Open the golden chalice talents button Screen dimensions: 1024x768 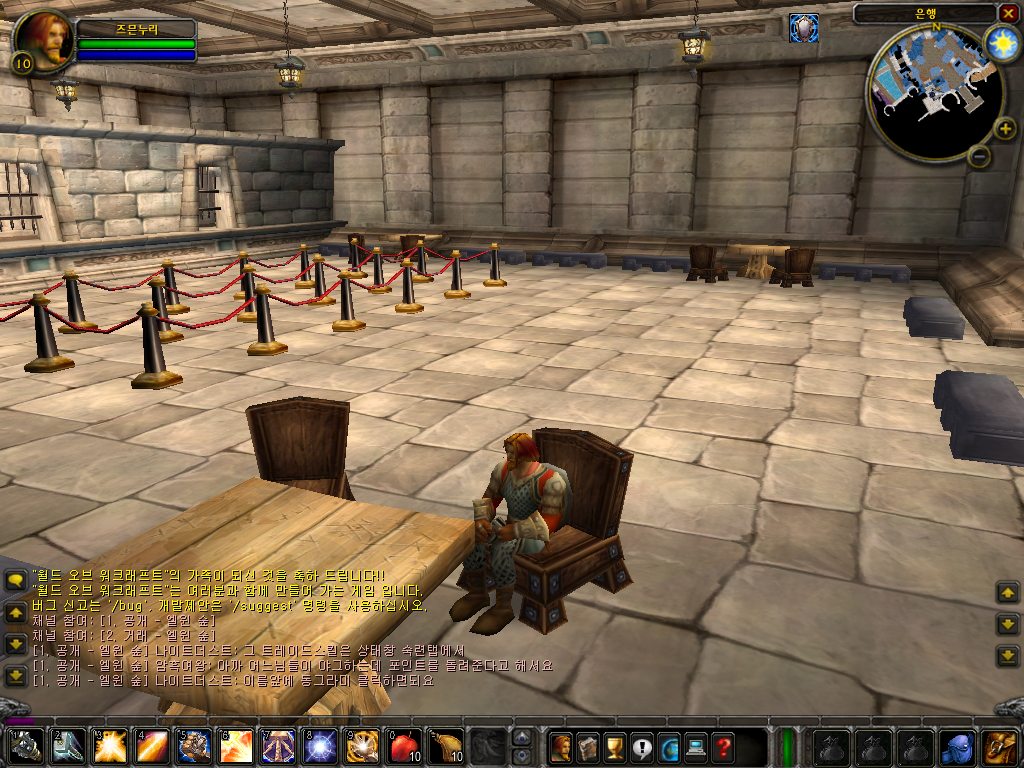pos(615,747)
